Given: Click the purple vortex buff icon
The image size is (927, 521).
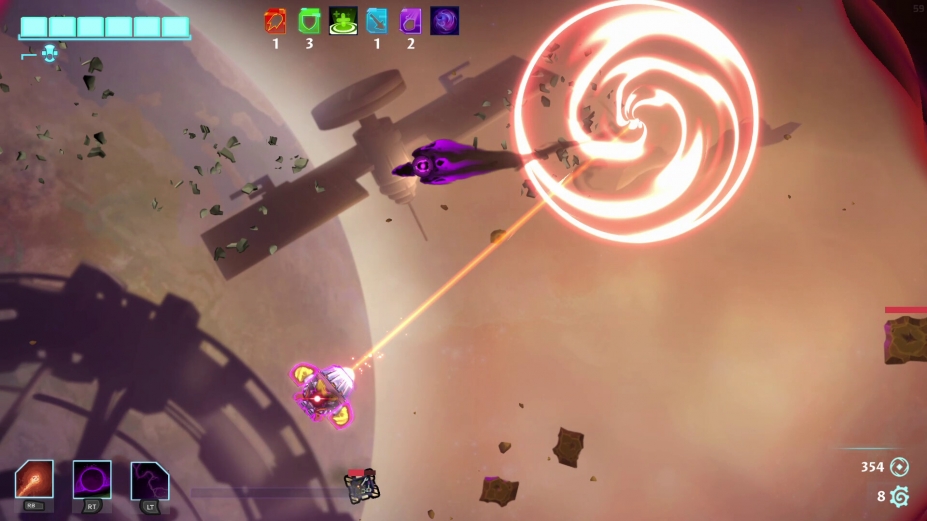Looking at the screenshot, I should click(x=445, y=21).
